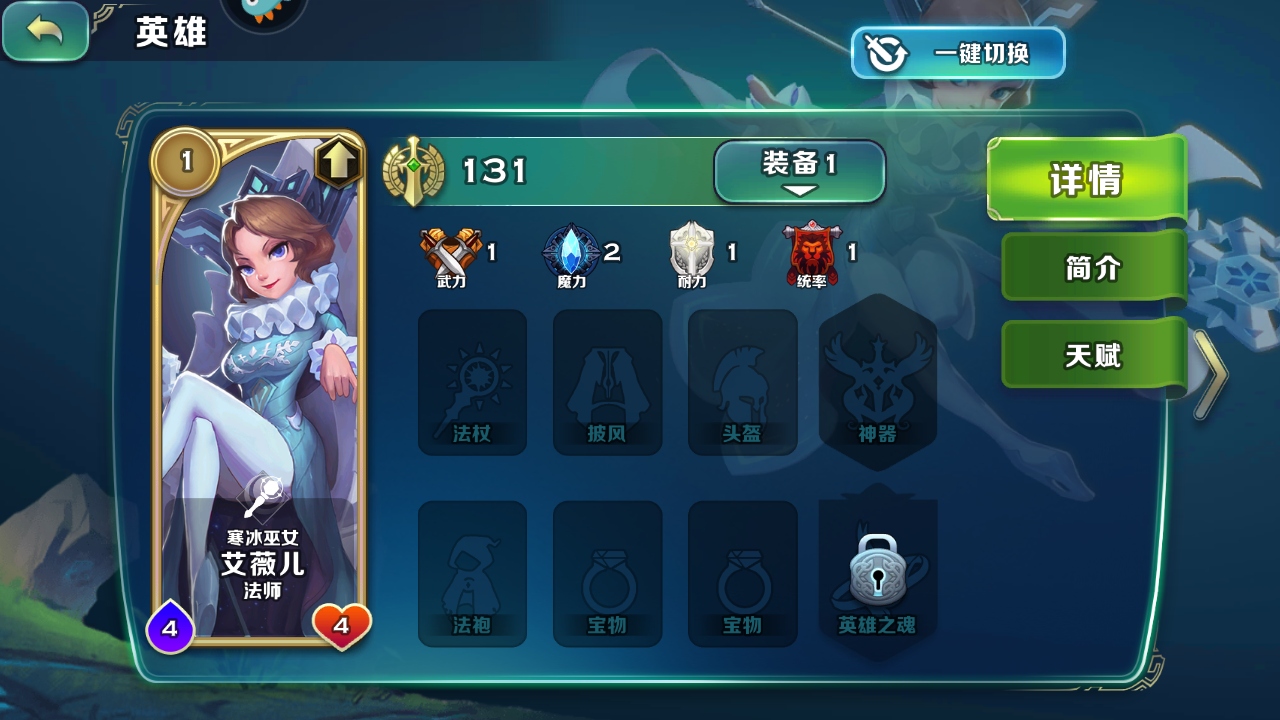Open the 装备1 equipment set dropdown
The image size is (1280, 720).
[x=799, y=171]
